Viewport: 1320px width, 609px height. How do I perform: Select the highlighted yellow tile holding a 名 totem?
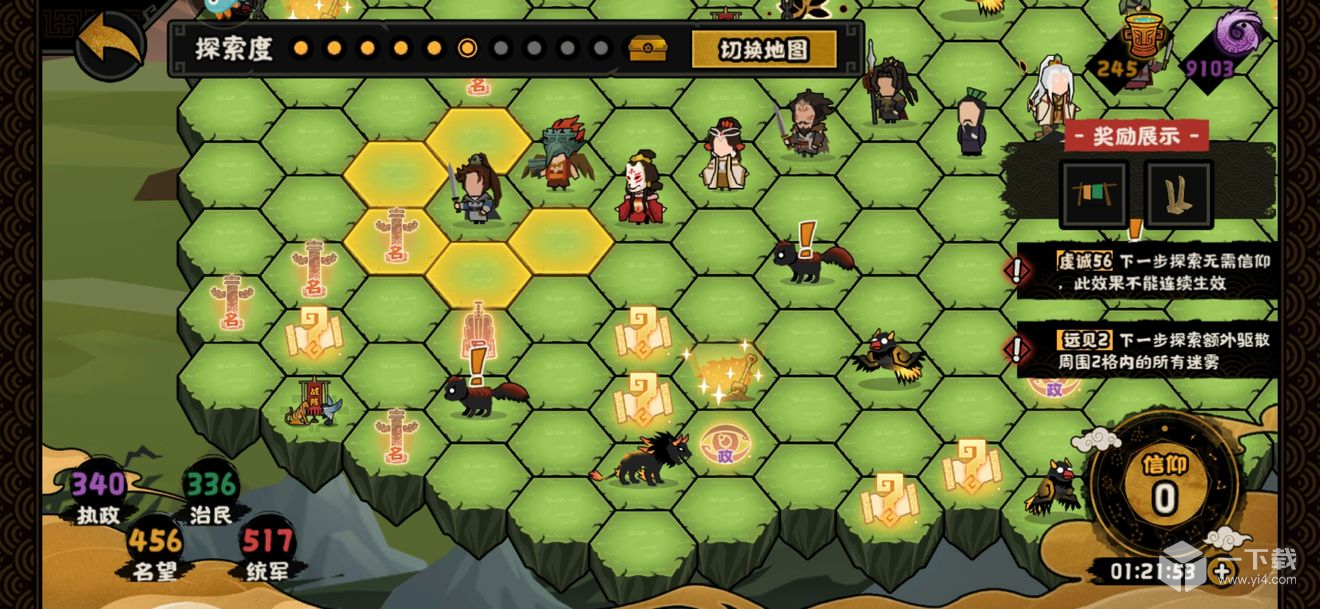[395, 237]
